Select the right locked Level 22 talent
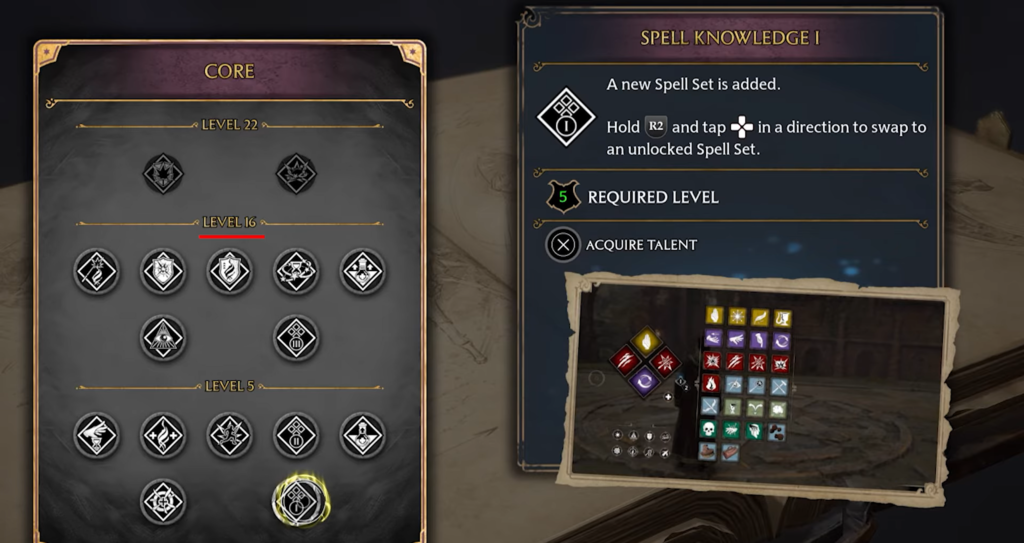The image size is (1024, 543). (296, 173)
